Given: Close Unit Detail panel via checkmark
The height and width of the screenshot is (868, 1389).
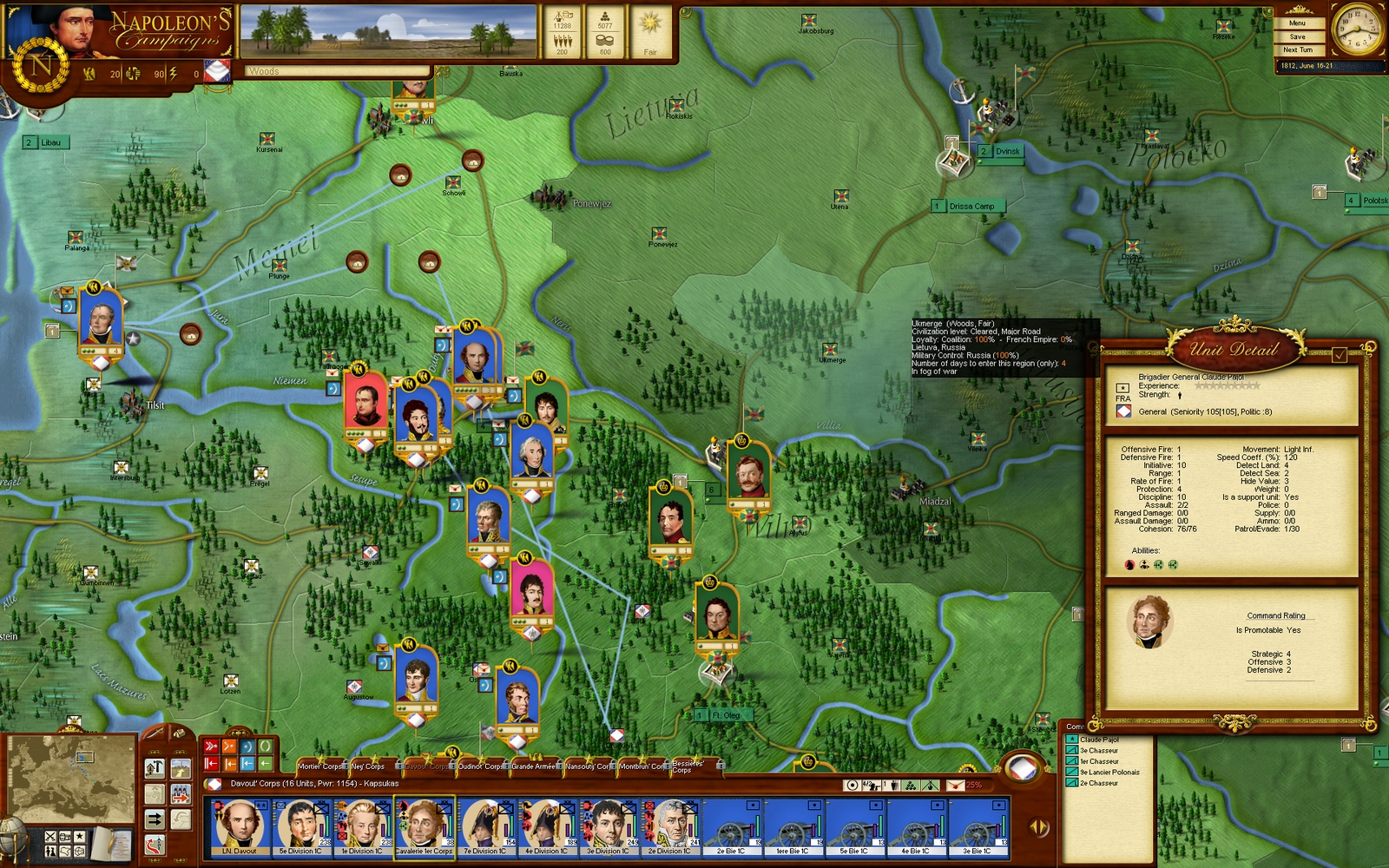Looking at the screenshot, I should 1340,354.
